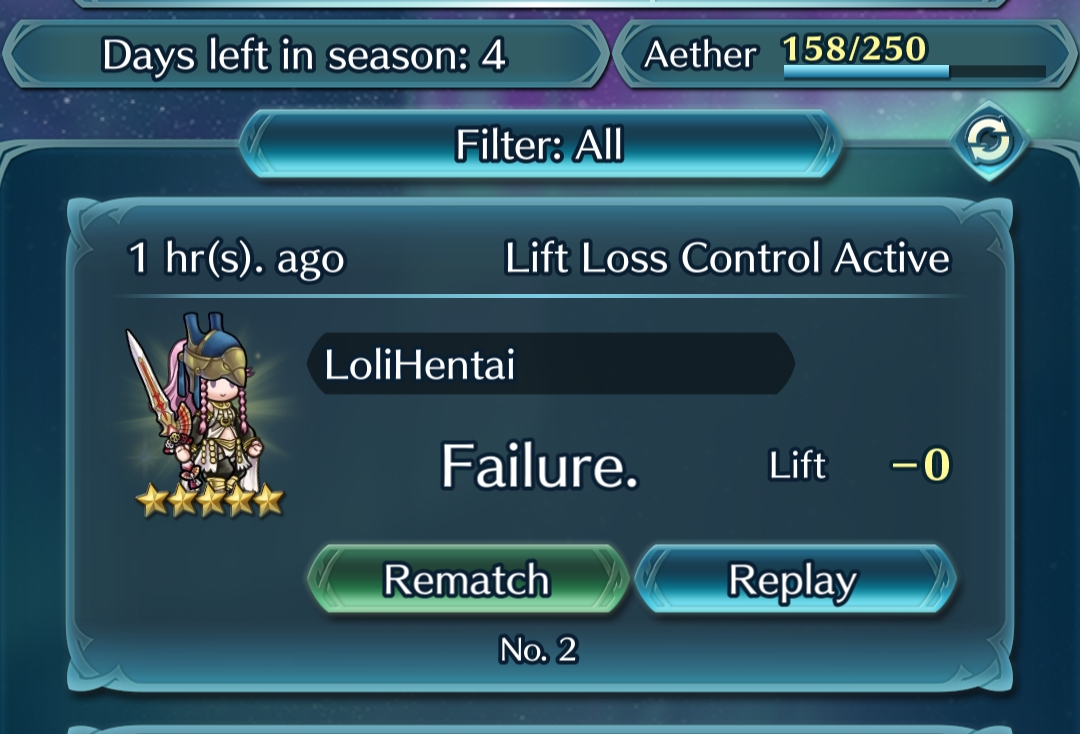
Task: Open the Filter: All selector
Action: [540, 146]
